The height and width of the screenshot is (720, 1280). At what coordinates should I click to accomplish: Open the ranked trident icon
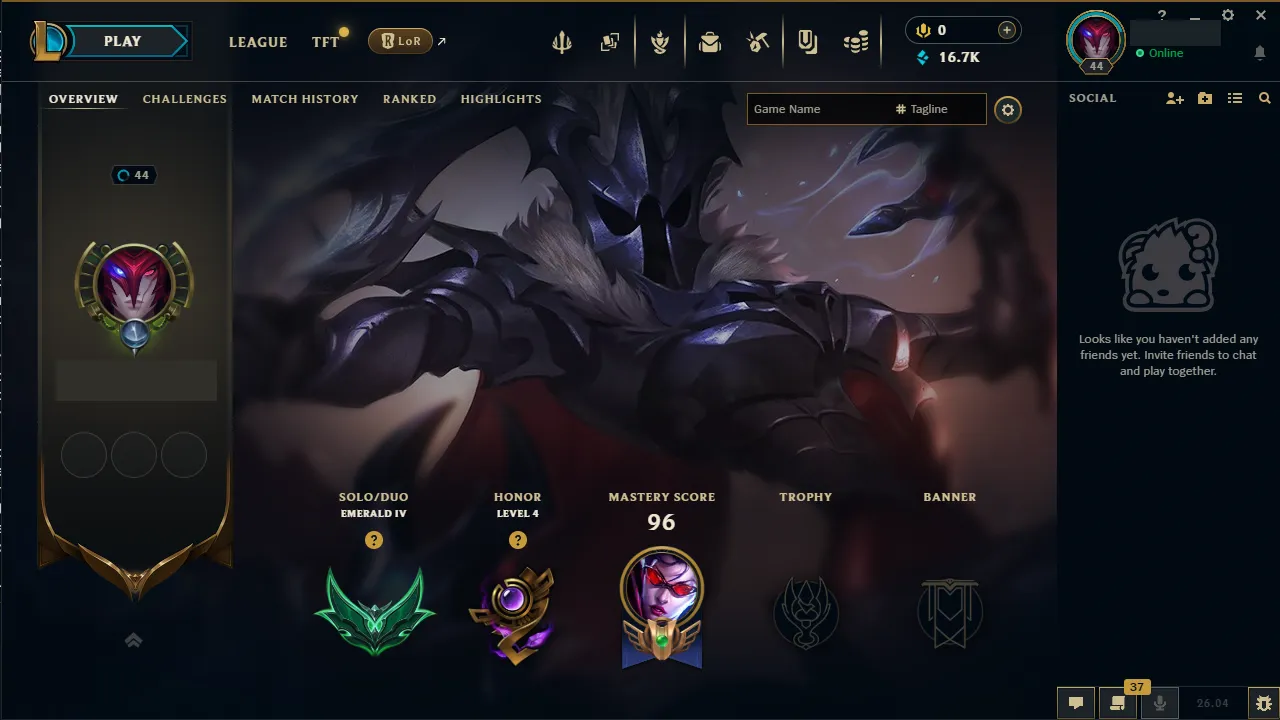[562, 41]
